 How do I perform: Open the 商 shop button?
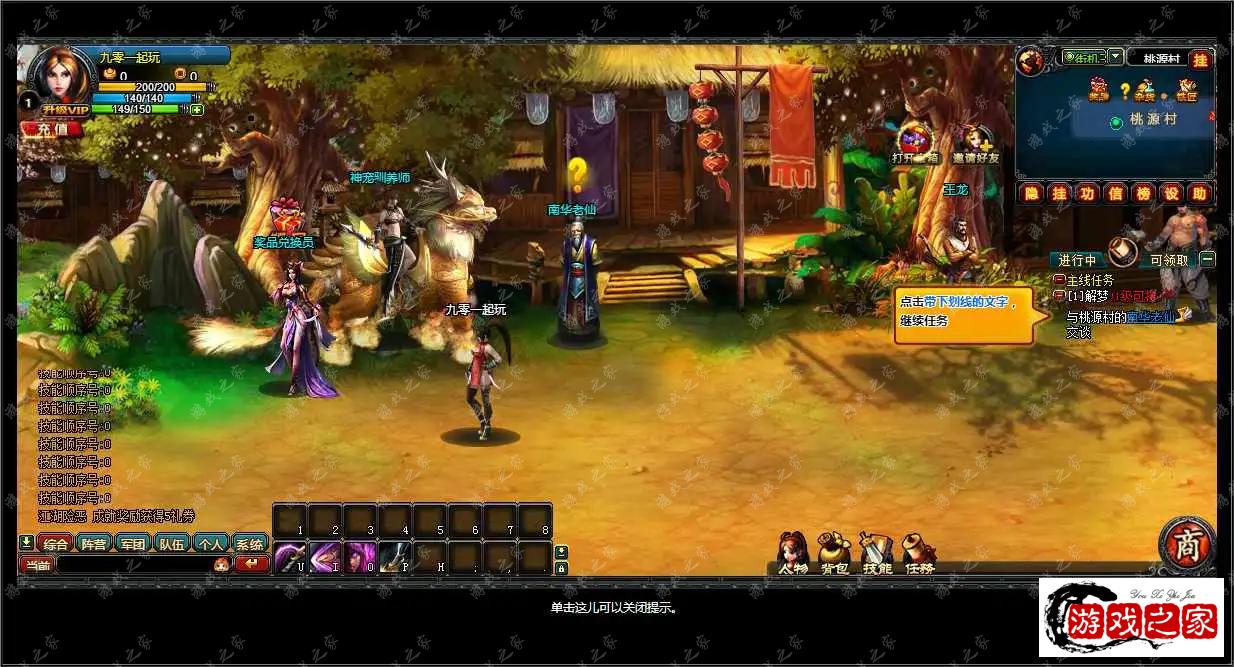[x=1187, y=546]
